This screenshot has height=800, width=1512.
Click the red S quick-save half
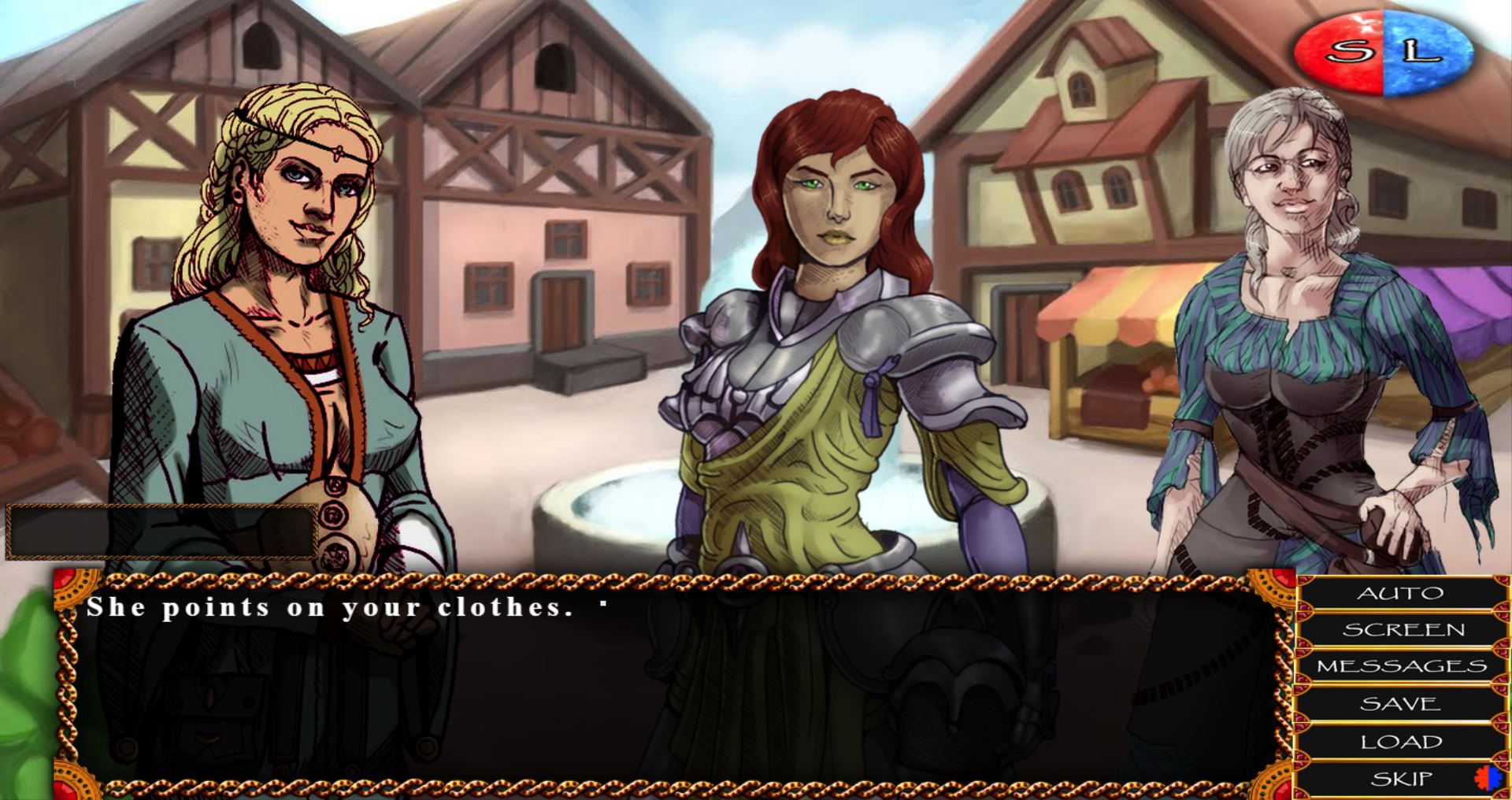1341,53
